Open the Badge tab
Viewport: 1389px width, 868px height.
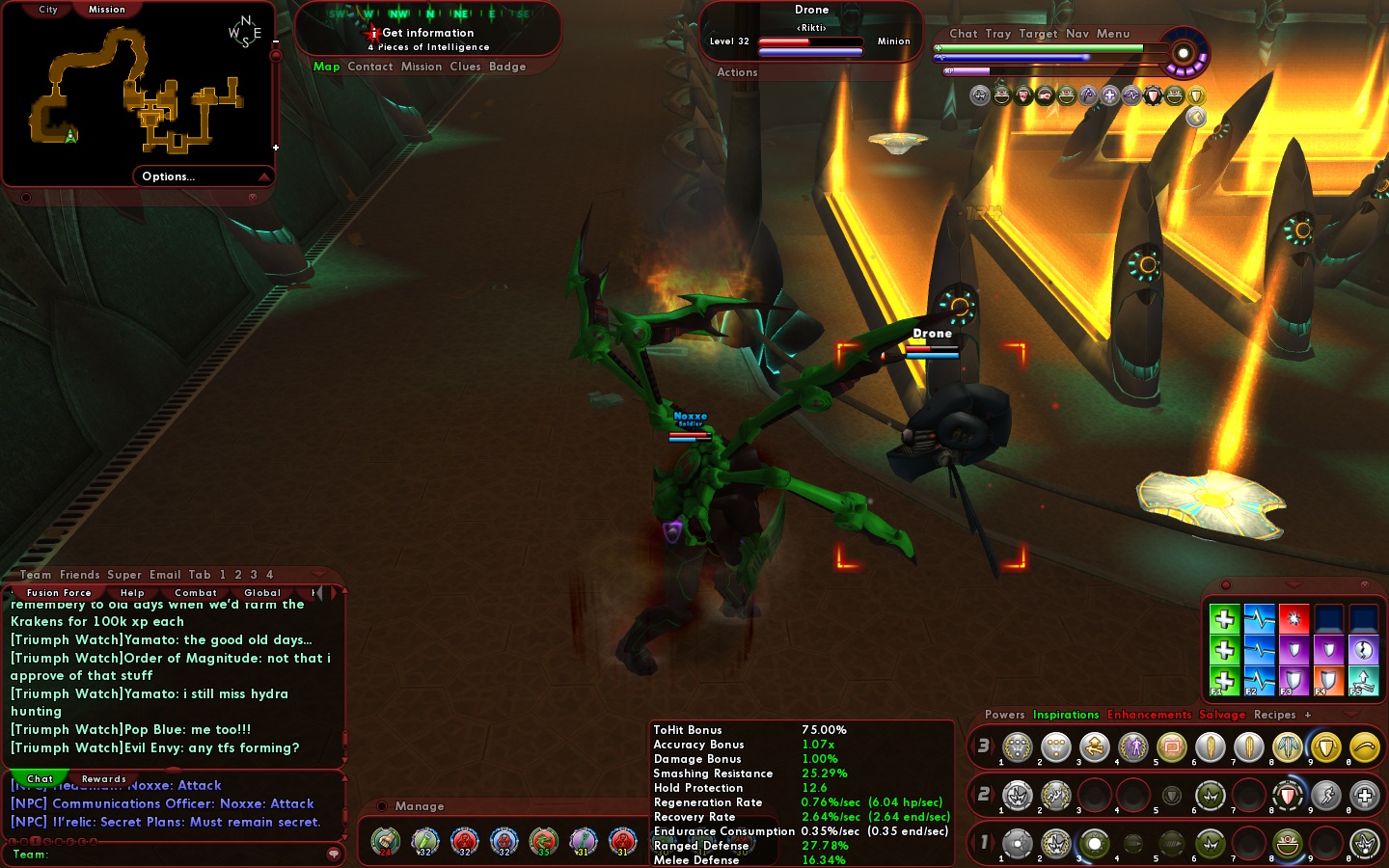coord(507,67)
